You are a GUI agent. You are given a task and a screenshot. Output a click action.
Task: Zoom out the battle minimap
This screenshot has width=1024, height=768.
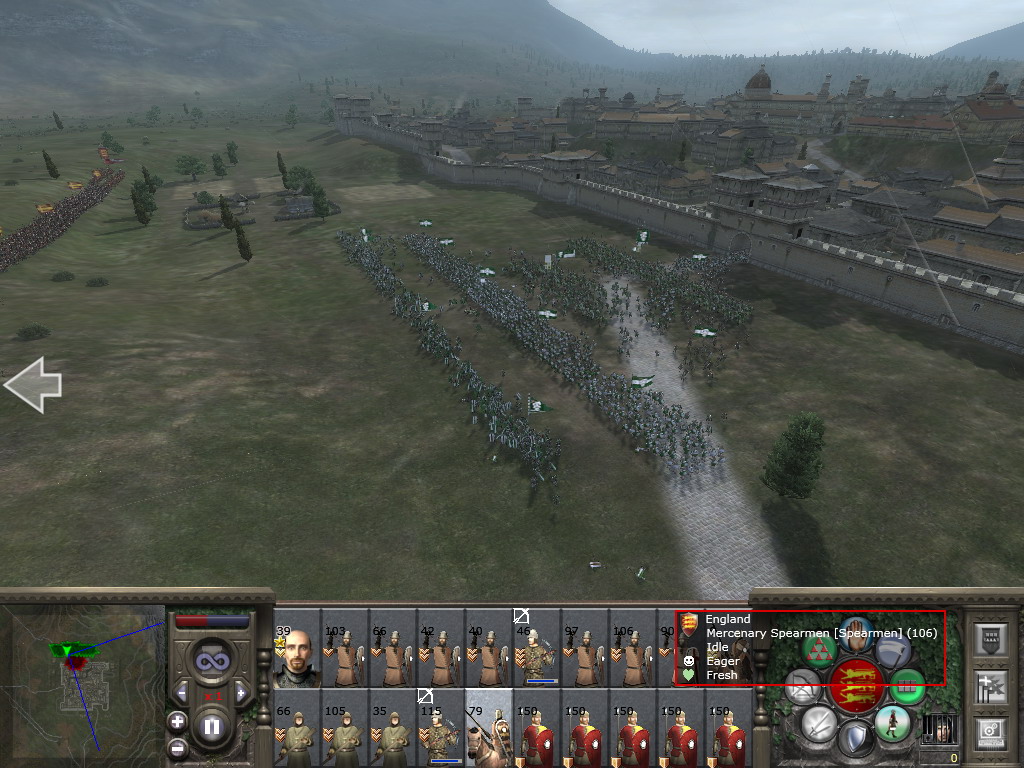pyautogui.click(x=177, y=747)
